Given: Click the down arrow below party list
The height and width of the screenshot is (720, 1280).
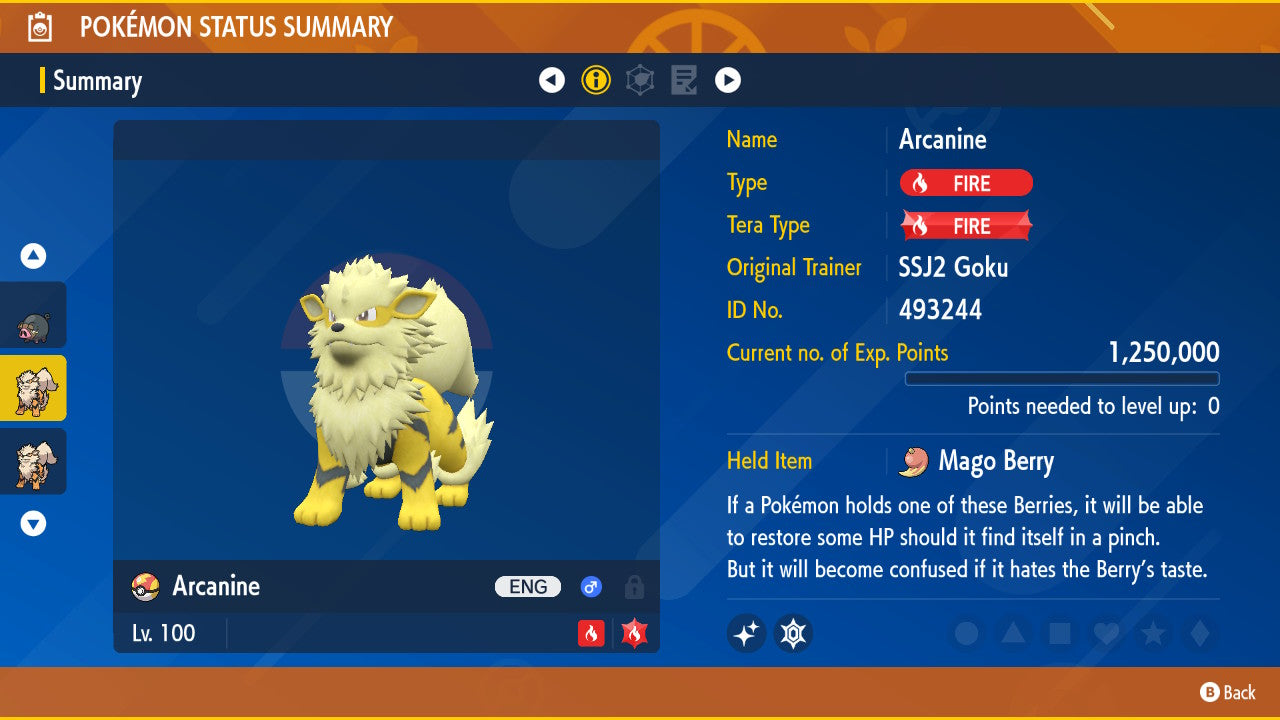Looking at the screenshot, I should 33,523.
